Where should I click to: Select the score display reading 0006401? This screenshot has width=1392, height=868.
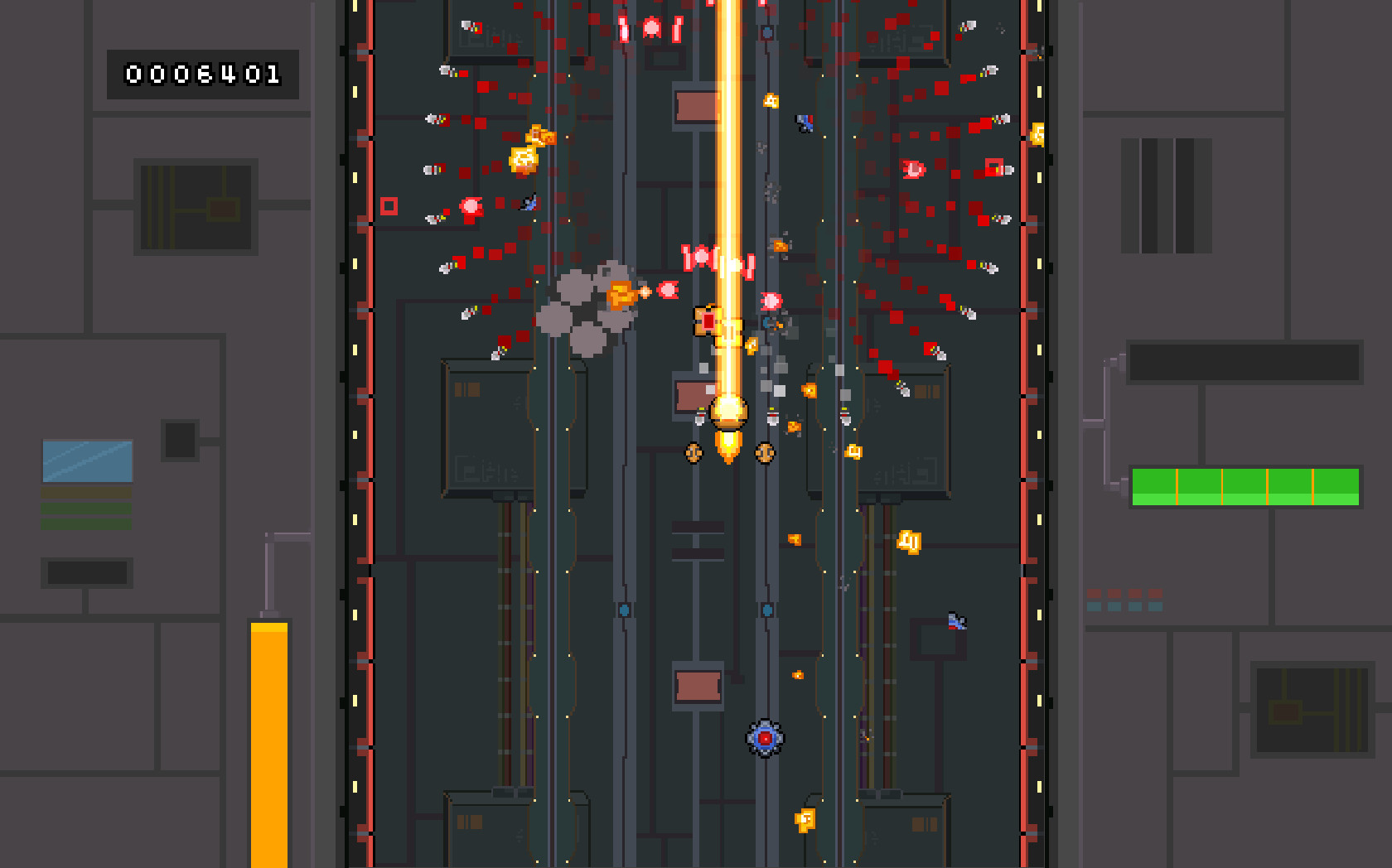[203, 75]
